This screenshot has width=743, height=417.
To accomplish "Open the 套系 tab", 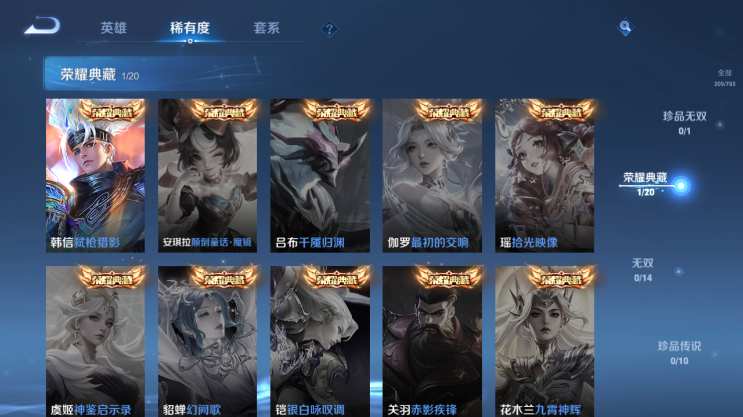I will pos(266,28).
